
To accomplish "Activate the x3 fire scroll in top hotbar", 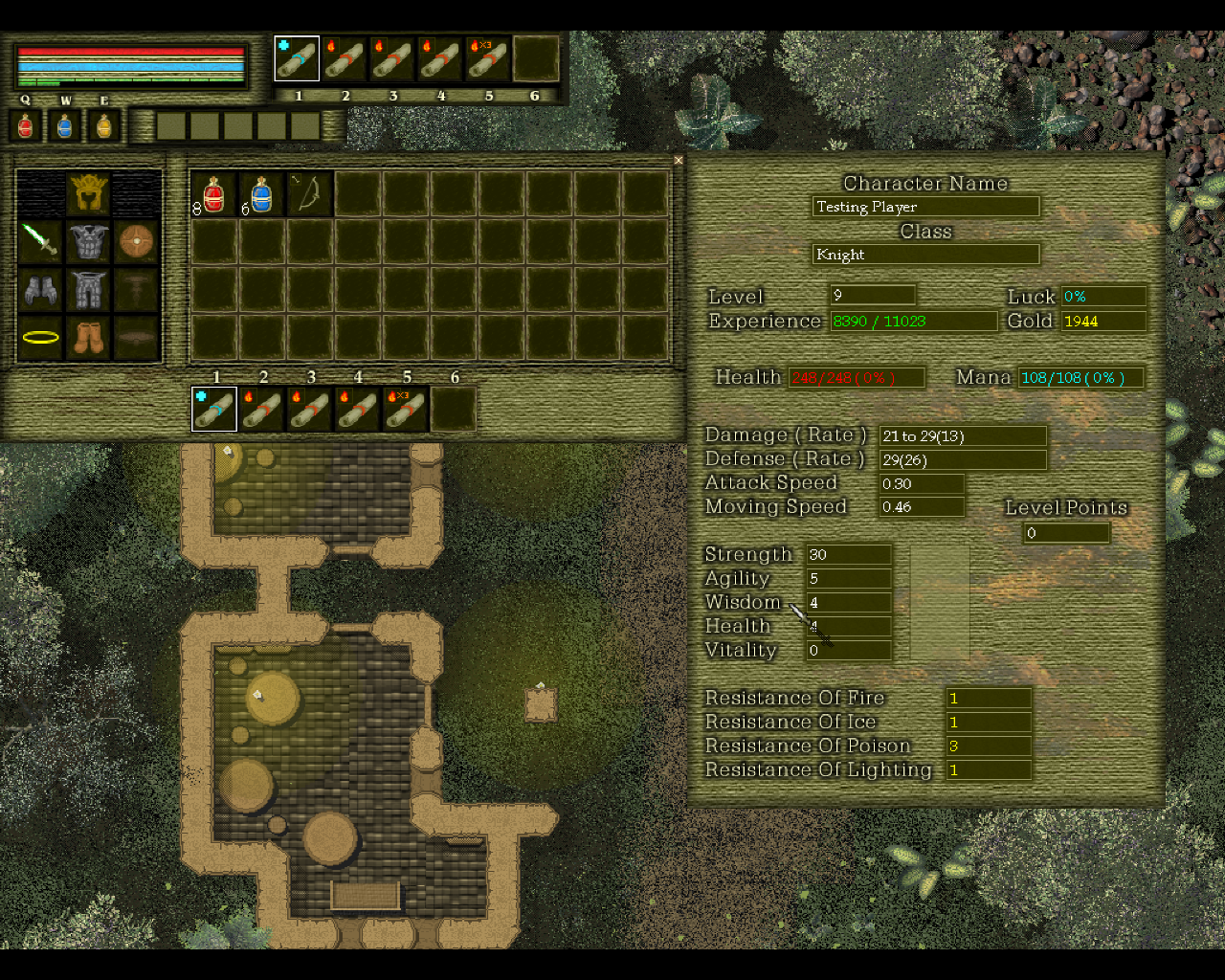I will (x=488, y=59).
